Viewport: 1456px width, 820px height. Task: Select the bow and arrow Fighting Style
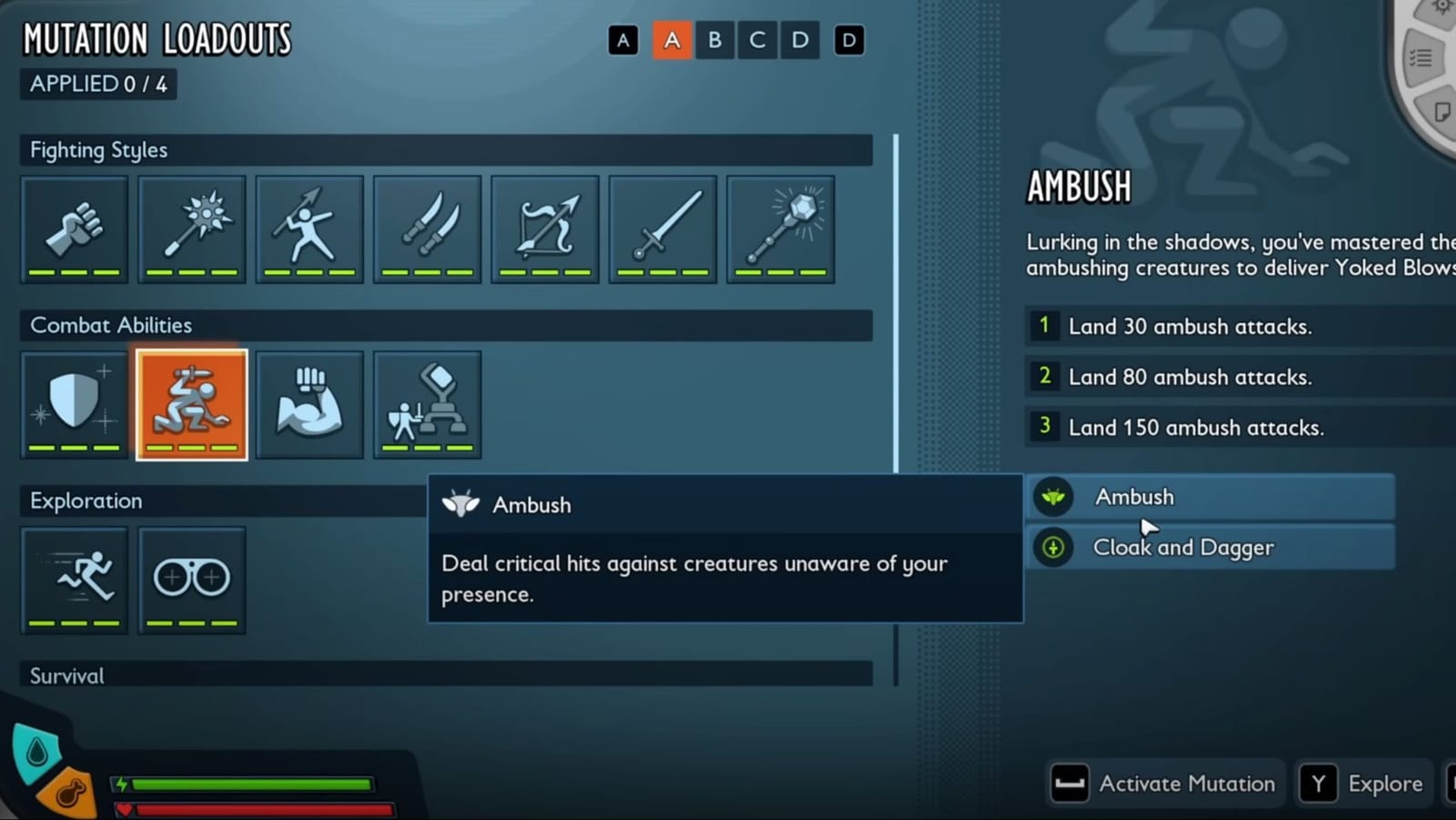pyautogui.click(x=544, y=228)
